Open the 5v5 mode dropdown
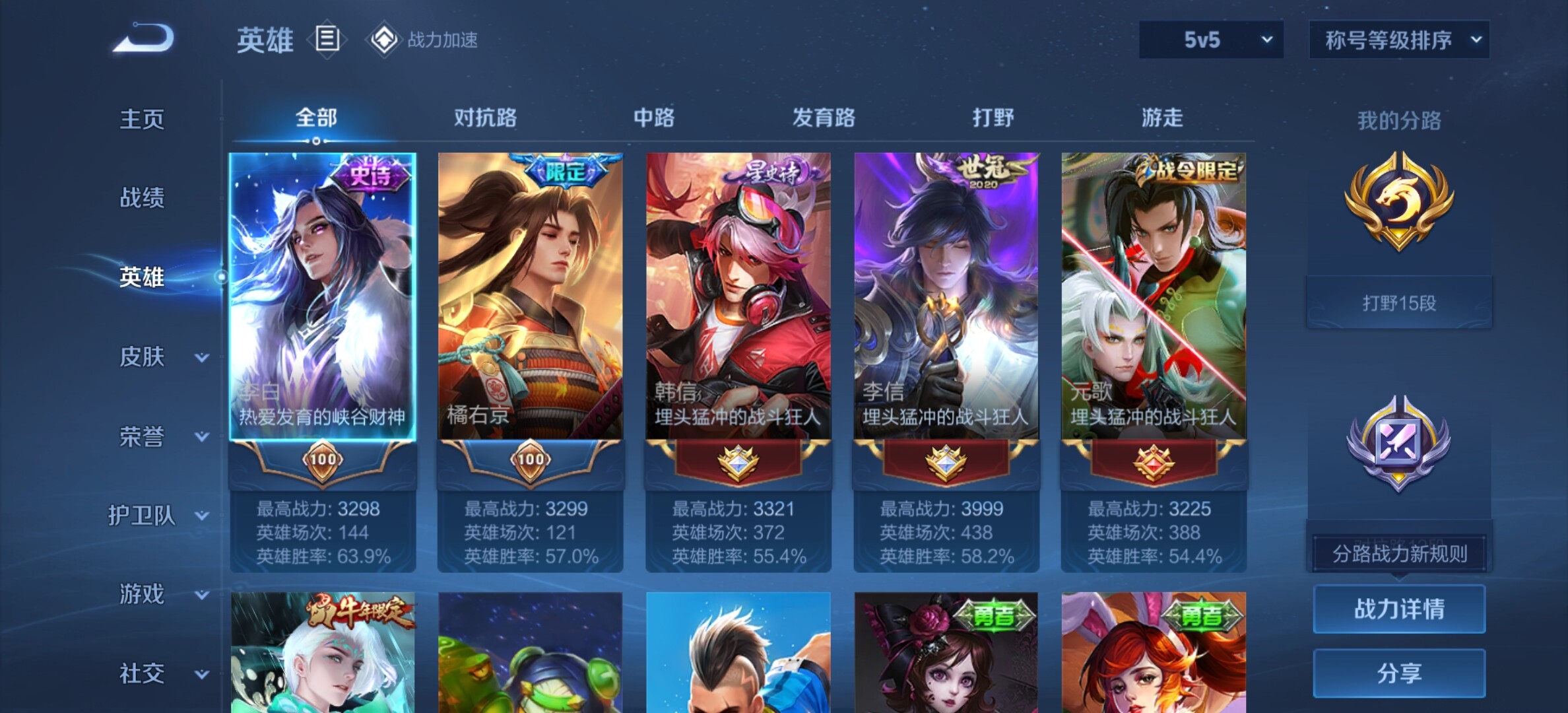This screenshot has height=713, width=1568. (1211, 40)
